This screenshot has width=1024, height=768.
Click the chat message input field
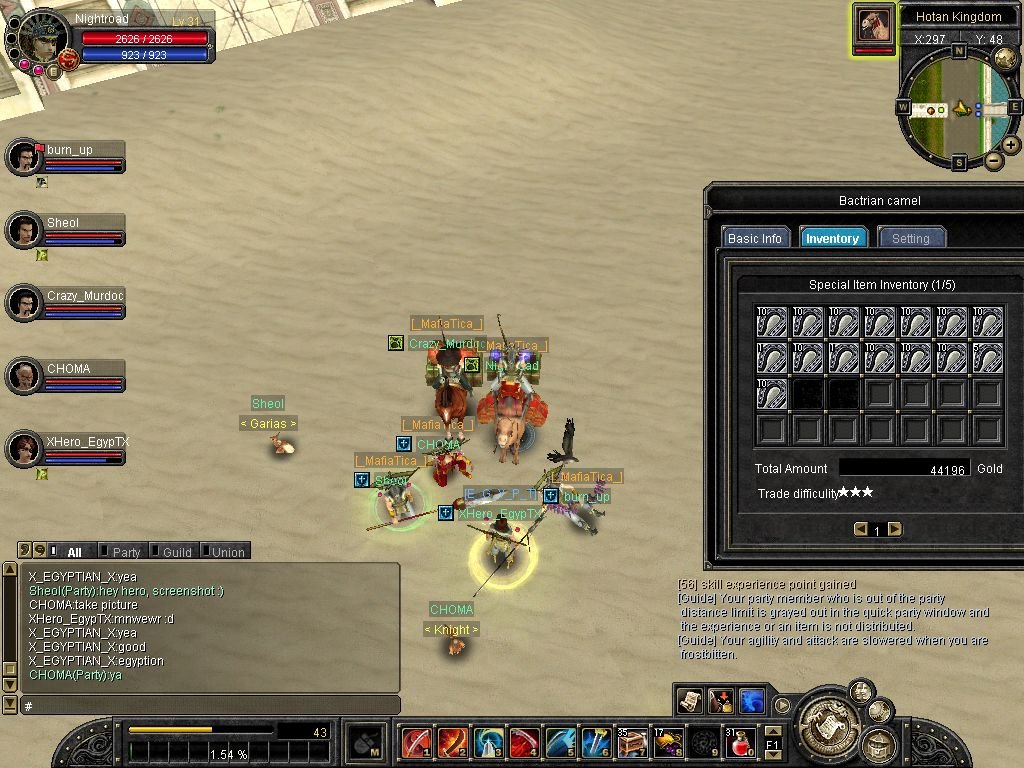210,705
